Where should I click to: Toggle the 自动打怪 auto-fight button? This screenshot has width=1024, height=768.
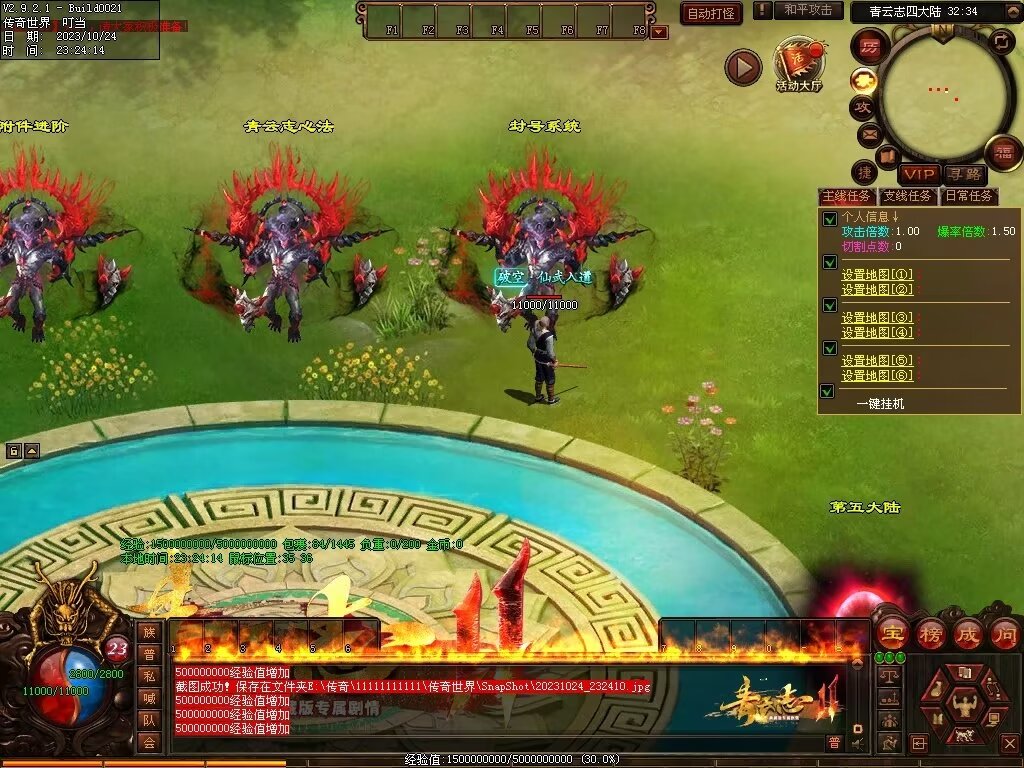[711, 13]
